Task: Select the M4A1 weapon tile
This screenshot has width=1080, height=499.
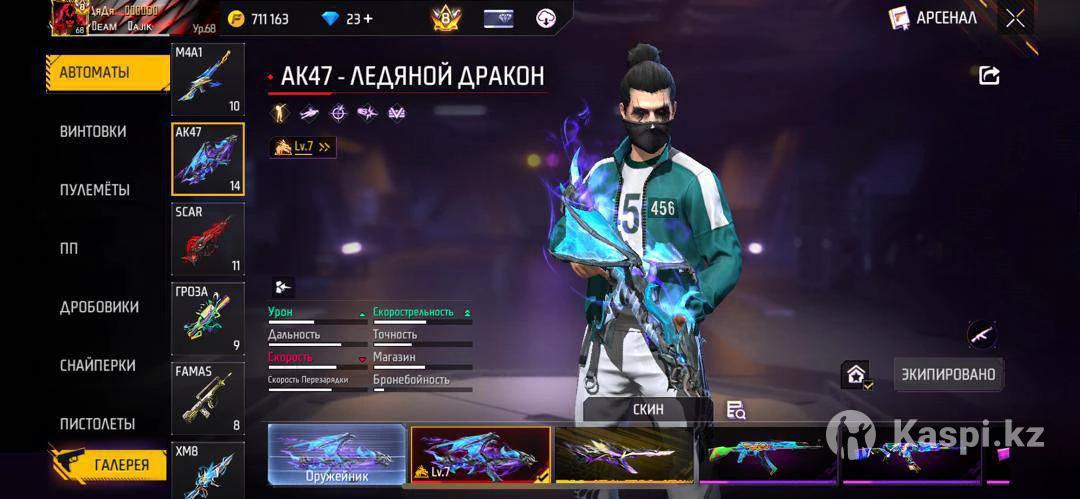Action: [208, 80]
